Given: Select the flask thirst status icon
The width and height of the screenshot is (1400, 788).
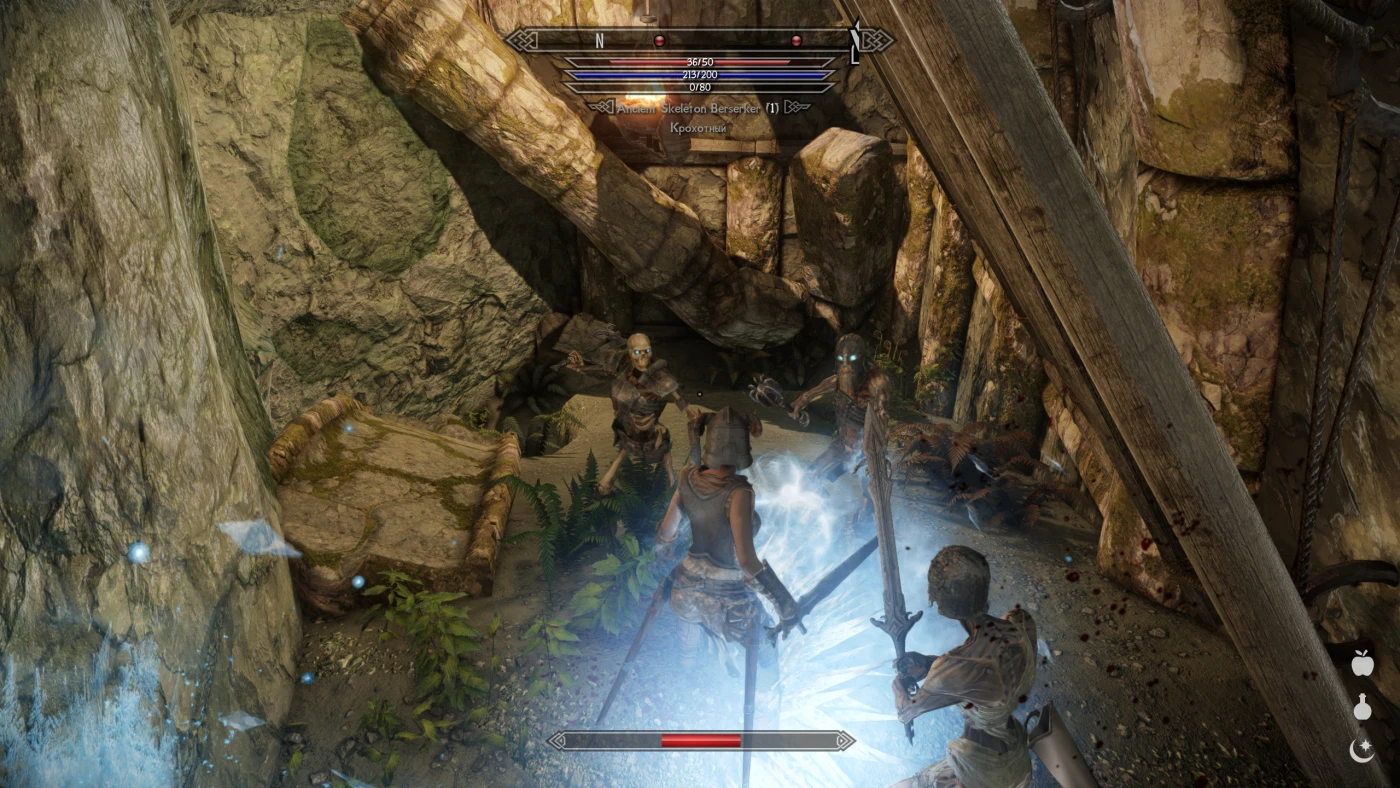Looking at the screenshot, I should (1361, 708).
